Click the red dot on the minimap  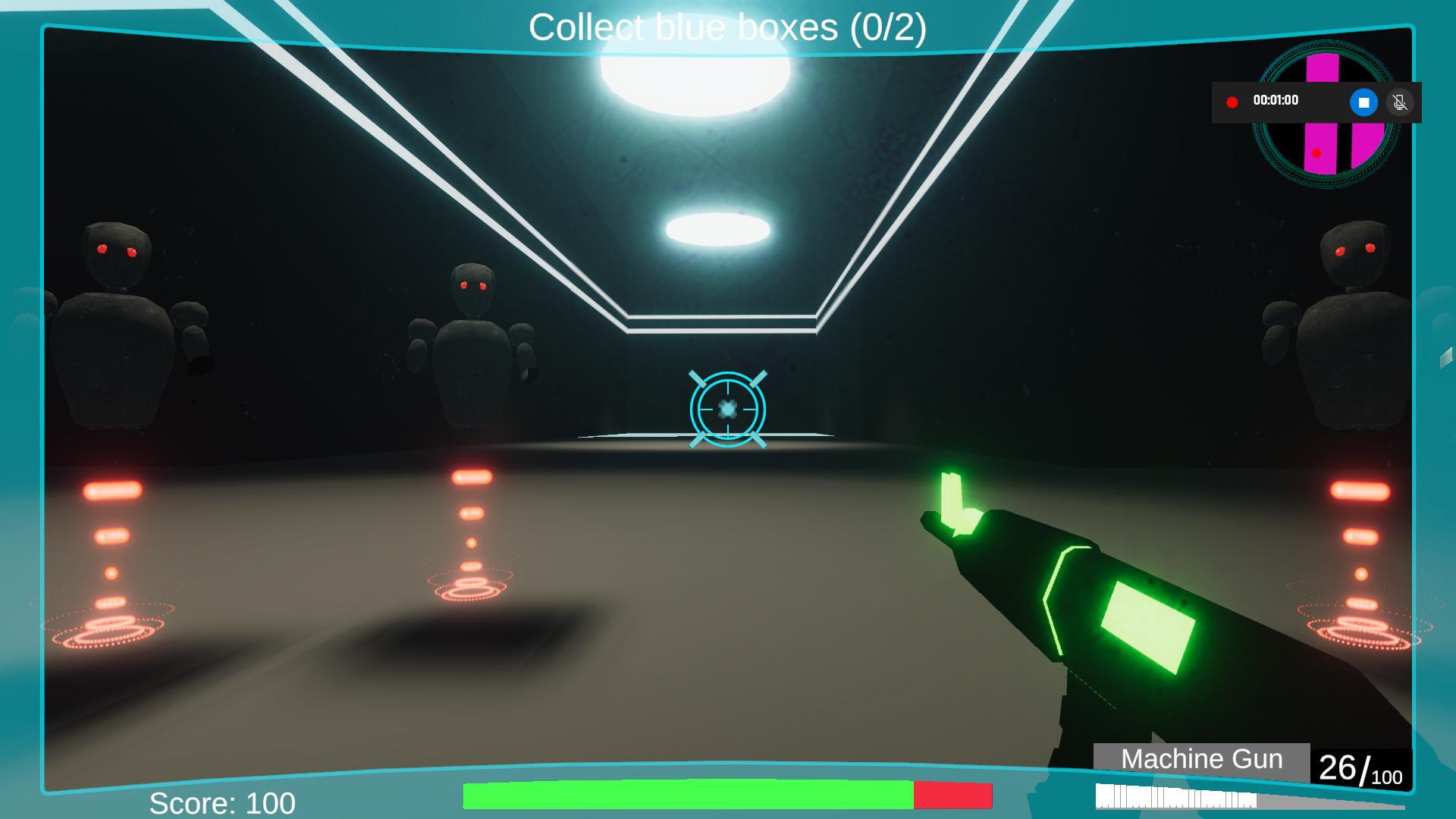(x=1316, y=153)
